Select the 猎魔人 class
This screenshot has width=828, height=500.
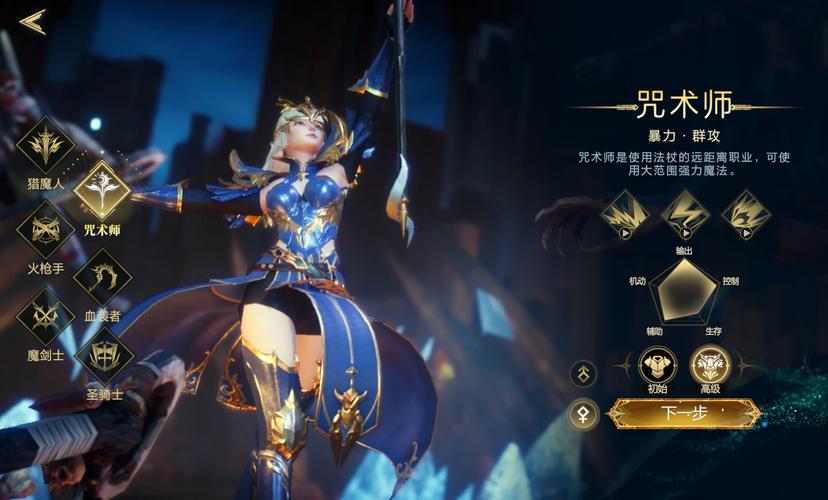click(x=46, y=146)
